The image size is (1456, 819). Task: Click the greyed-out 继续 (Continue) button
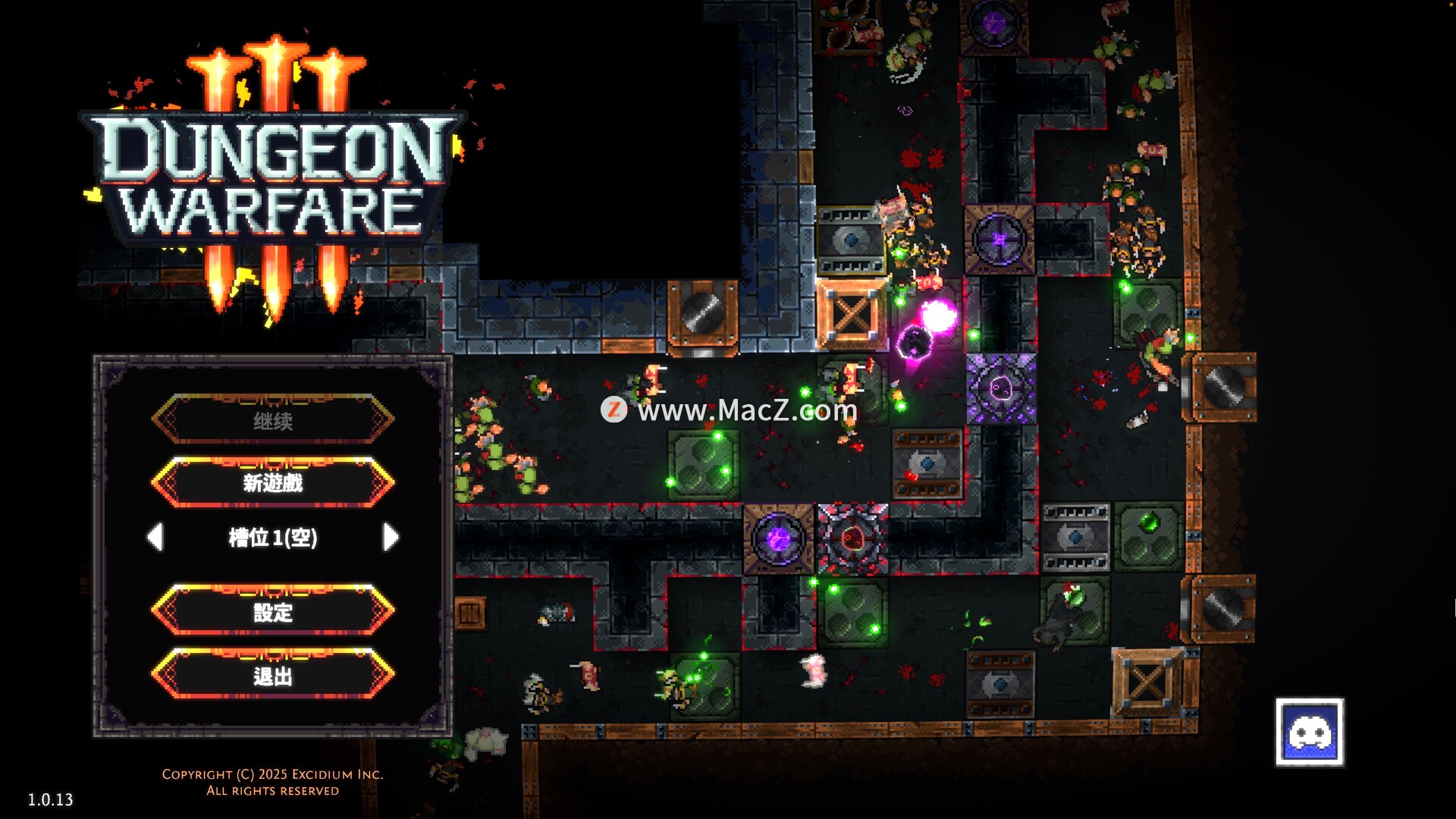273,419
